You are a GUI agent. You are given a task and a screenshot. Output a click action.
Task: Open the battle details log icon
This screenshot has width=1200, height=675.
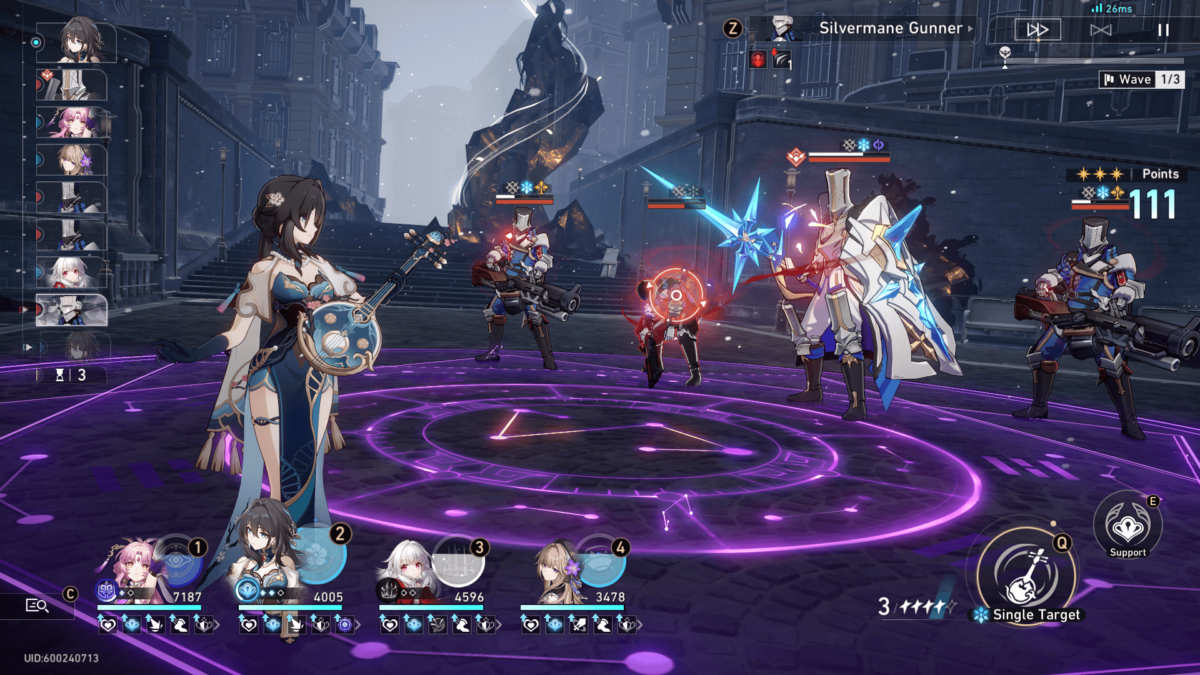pos(38,605)
